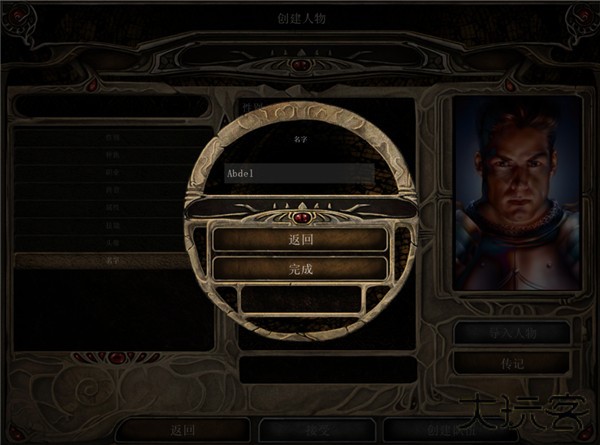This screenshot has height=445, width=600.
Task: Choose 返回 in the name dialog
Action: pos(299,240)
